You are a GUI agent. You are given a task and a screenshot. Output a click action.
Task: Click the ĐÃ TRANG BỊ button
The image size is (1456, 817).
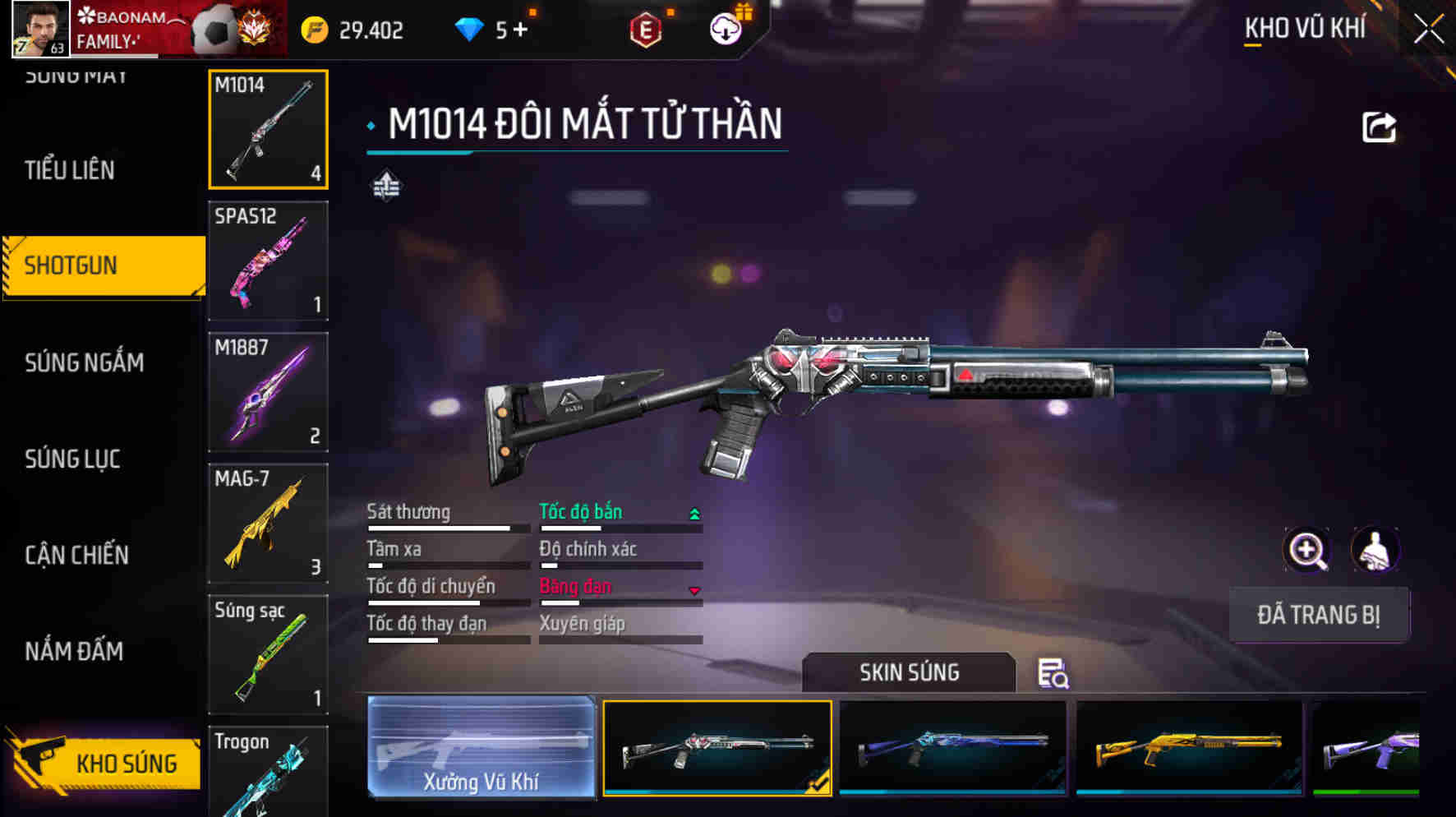(x=1319, y=615)
